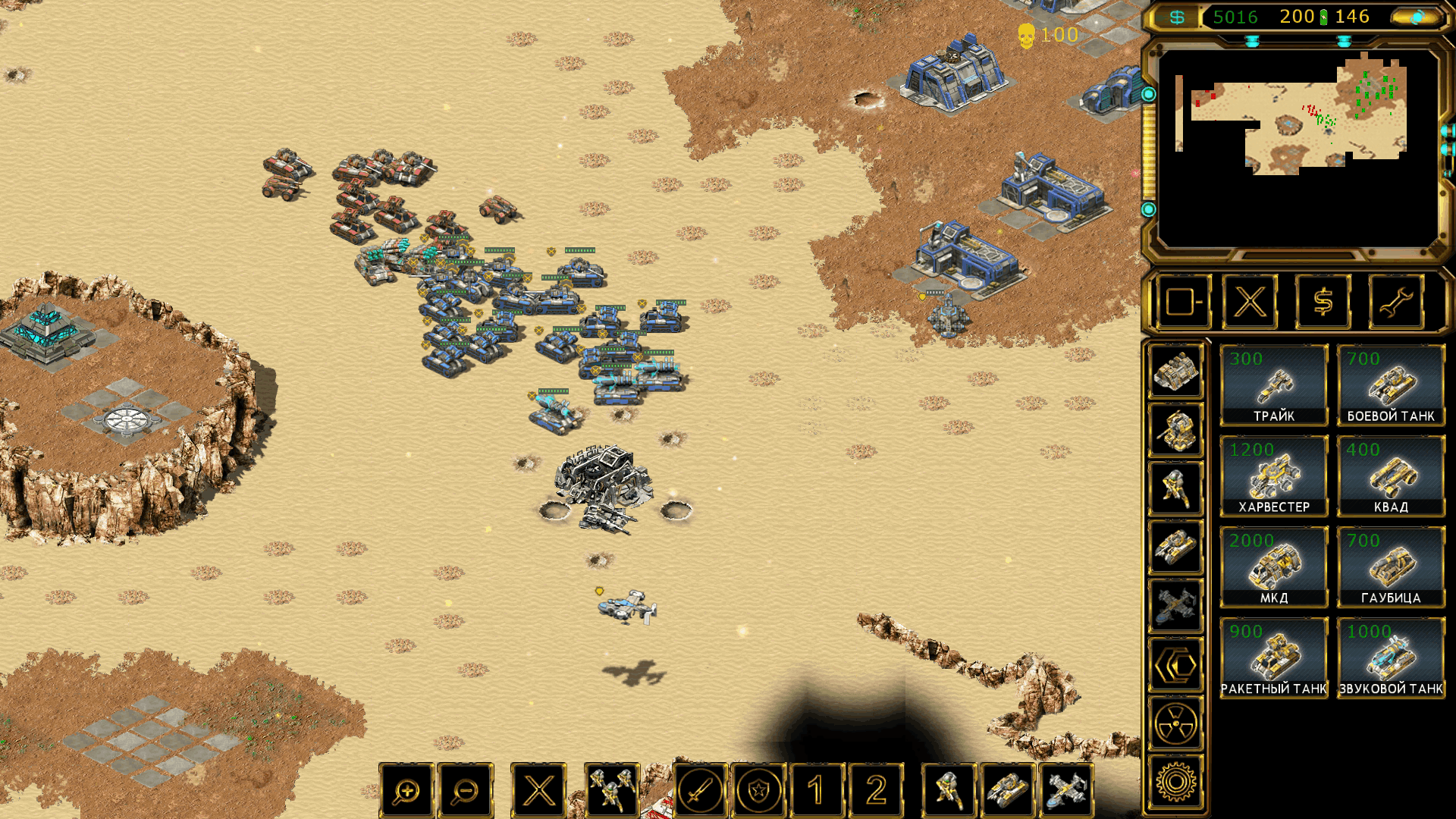The height and width of the screenshot is (819, 1456).
Task: Queue a Гаубица artillery unit
Action: (x=1390, y=567)
